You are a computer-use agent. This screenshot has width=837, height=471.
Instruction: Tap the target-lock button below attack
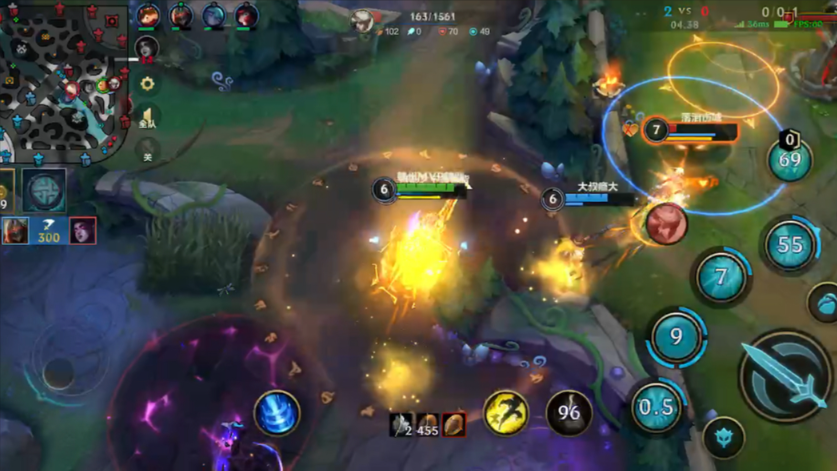(x=723, y=437)
